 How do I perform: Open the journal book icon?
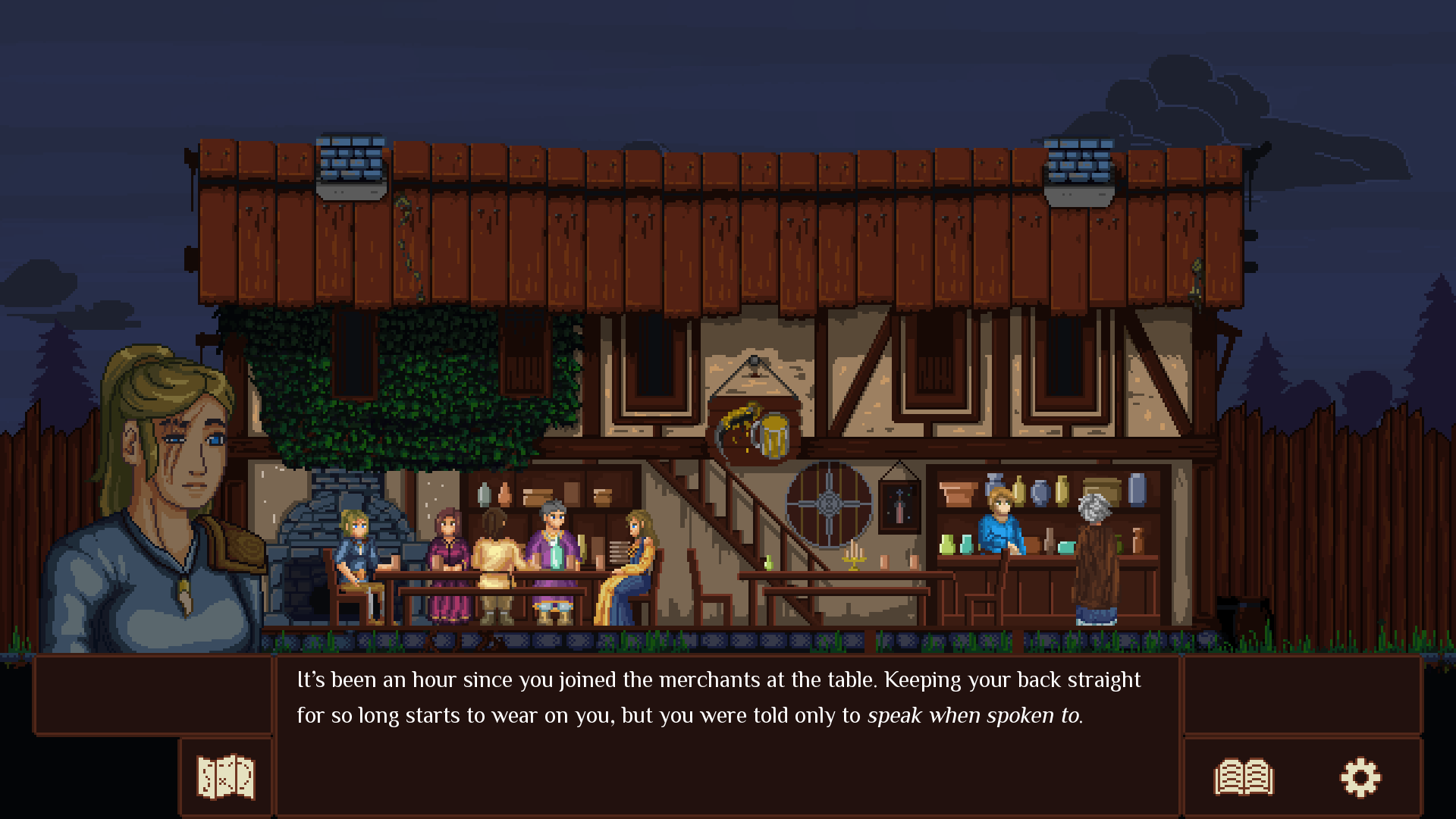tap(1244, 777)
